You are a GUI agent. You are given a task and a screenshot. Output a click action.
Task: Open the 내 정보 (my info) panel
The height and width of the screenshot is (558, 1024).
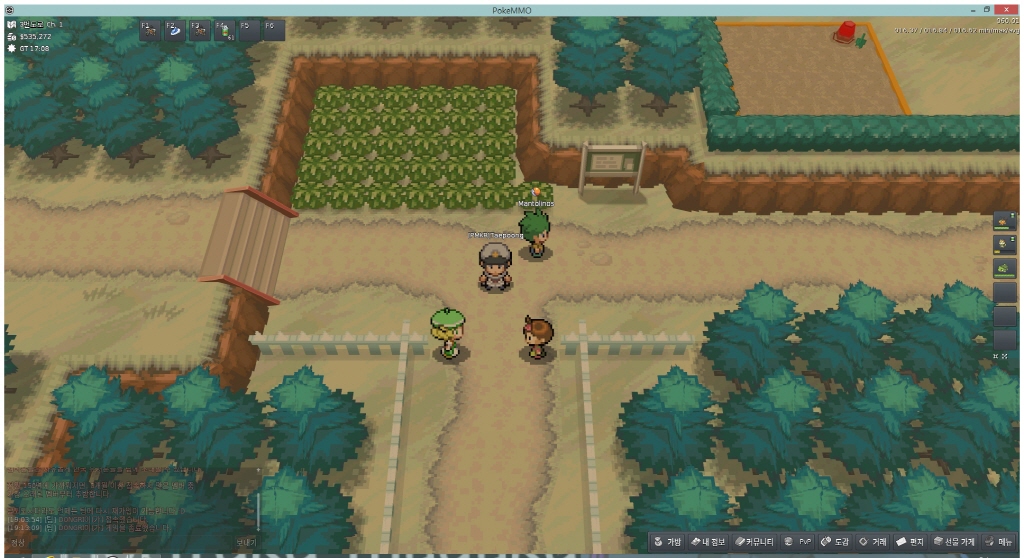tap(713, 542)
